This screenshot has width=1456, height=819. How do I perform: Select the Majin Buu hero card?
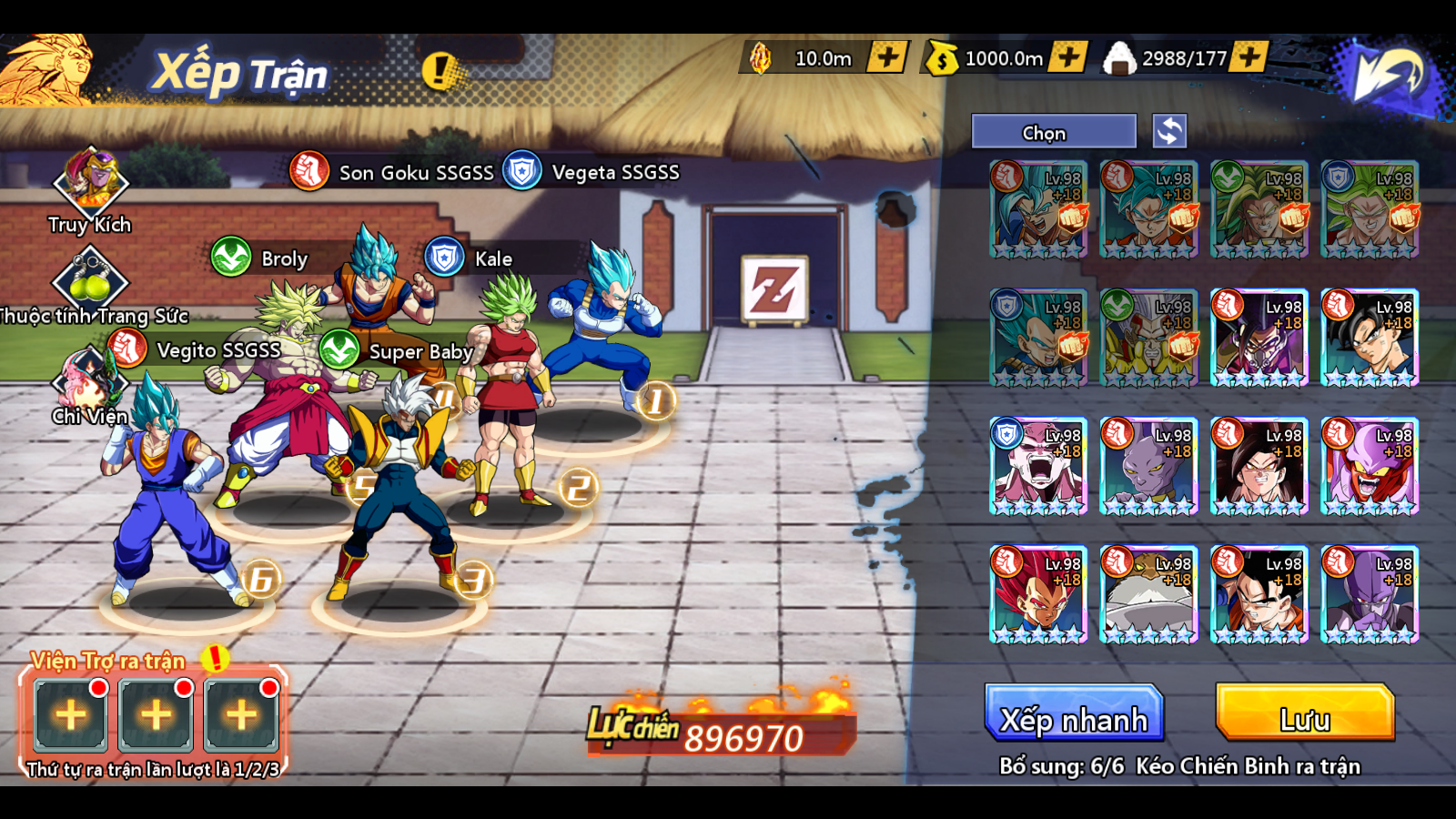coord(1038,466)
